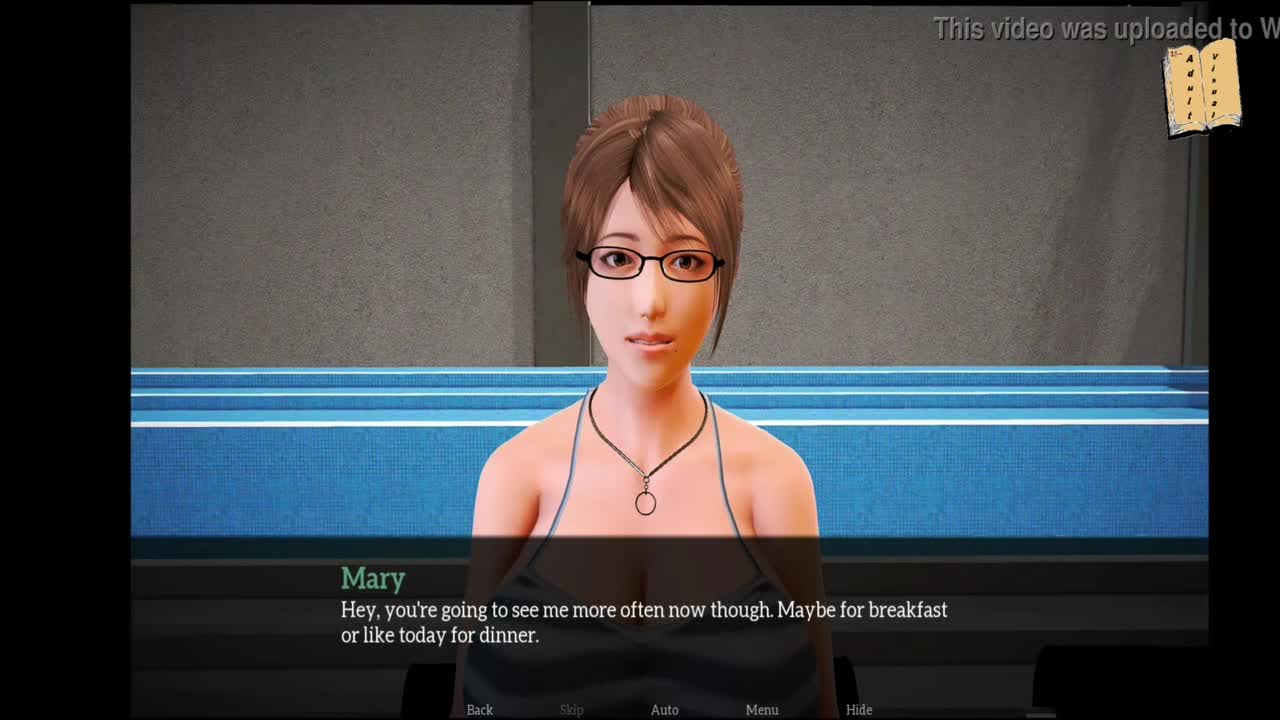Open the game Menu

click(x=761, y=709)
